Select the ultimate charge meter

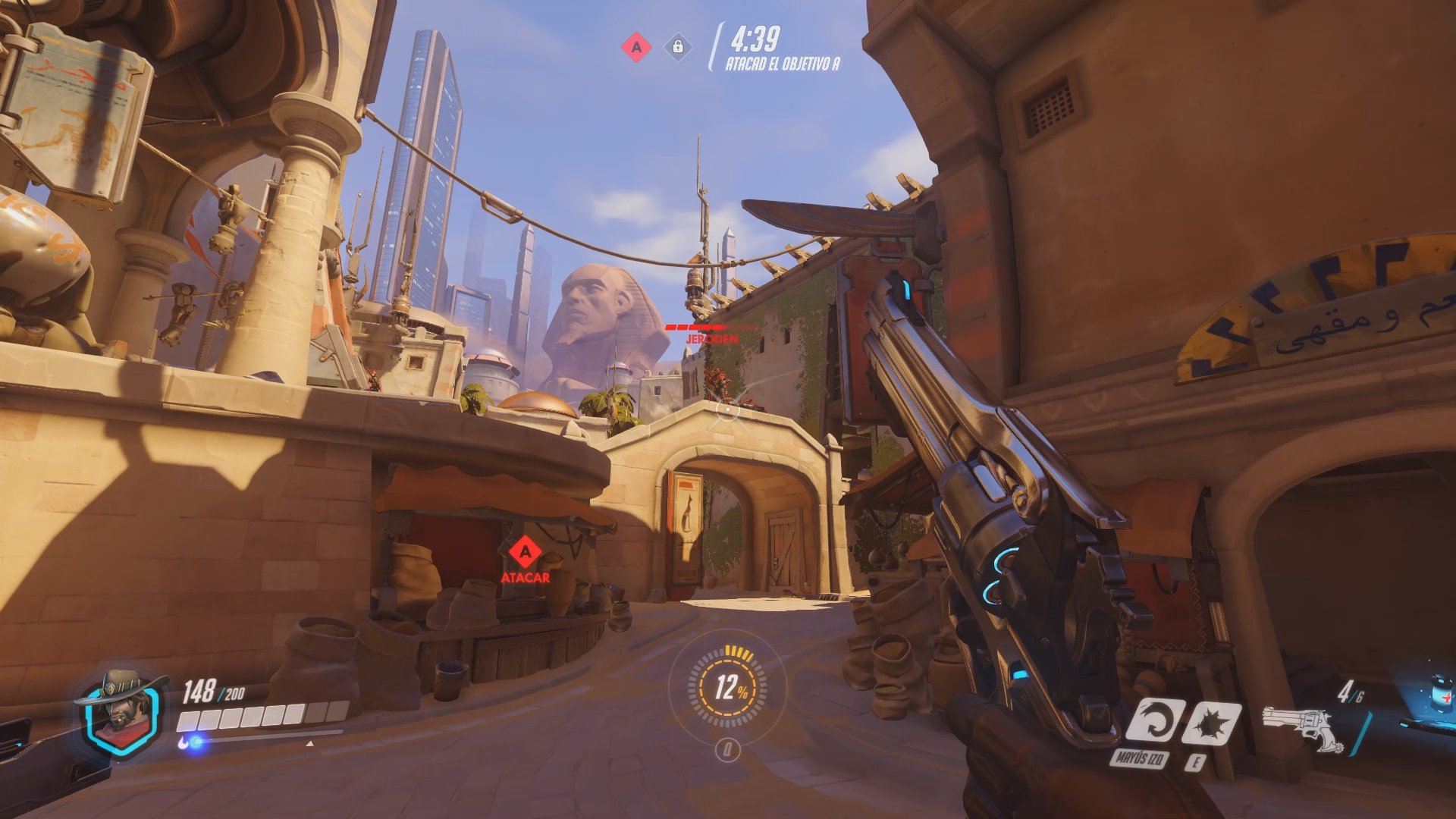pyautogui.click(x=728, y=688)
